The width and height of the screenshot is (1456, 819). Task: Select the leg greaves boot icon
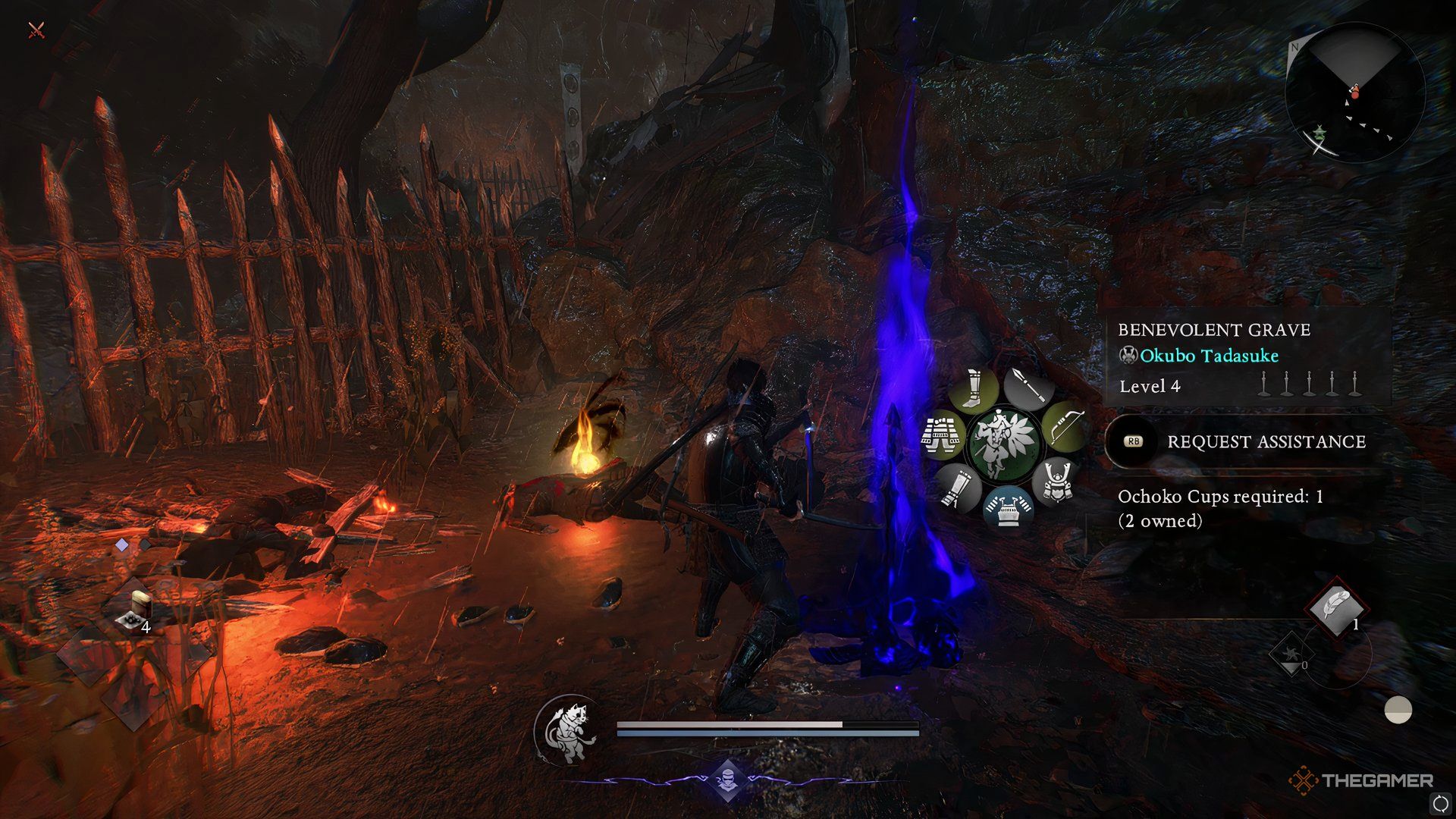(974, 389)
